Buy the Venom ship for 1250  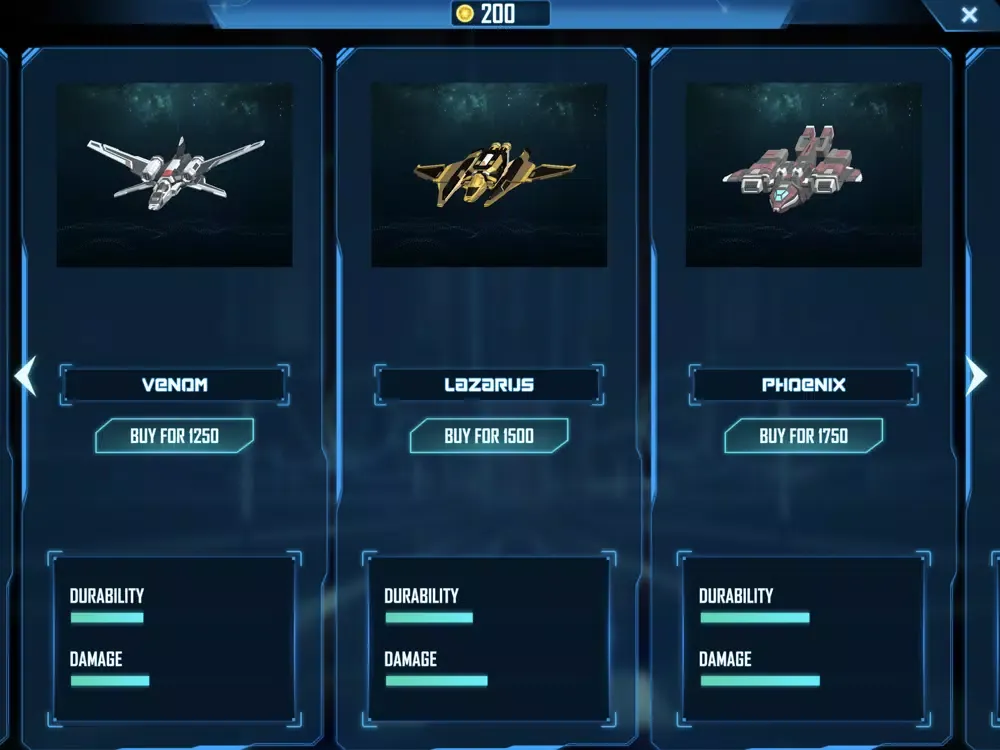[x=174, y=436]
